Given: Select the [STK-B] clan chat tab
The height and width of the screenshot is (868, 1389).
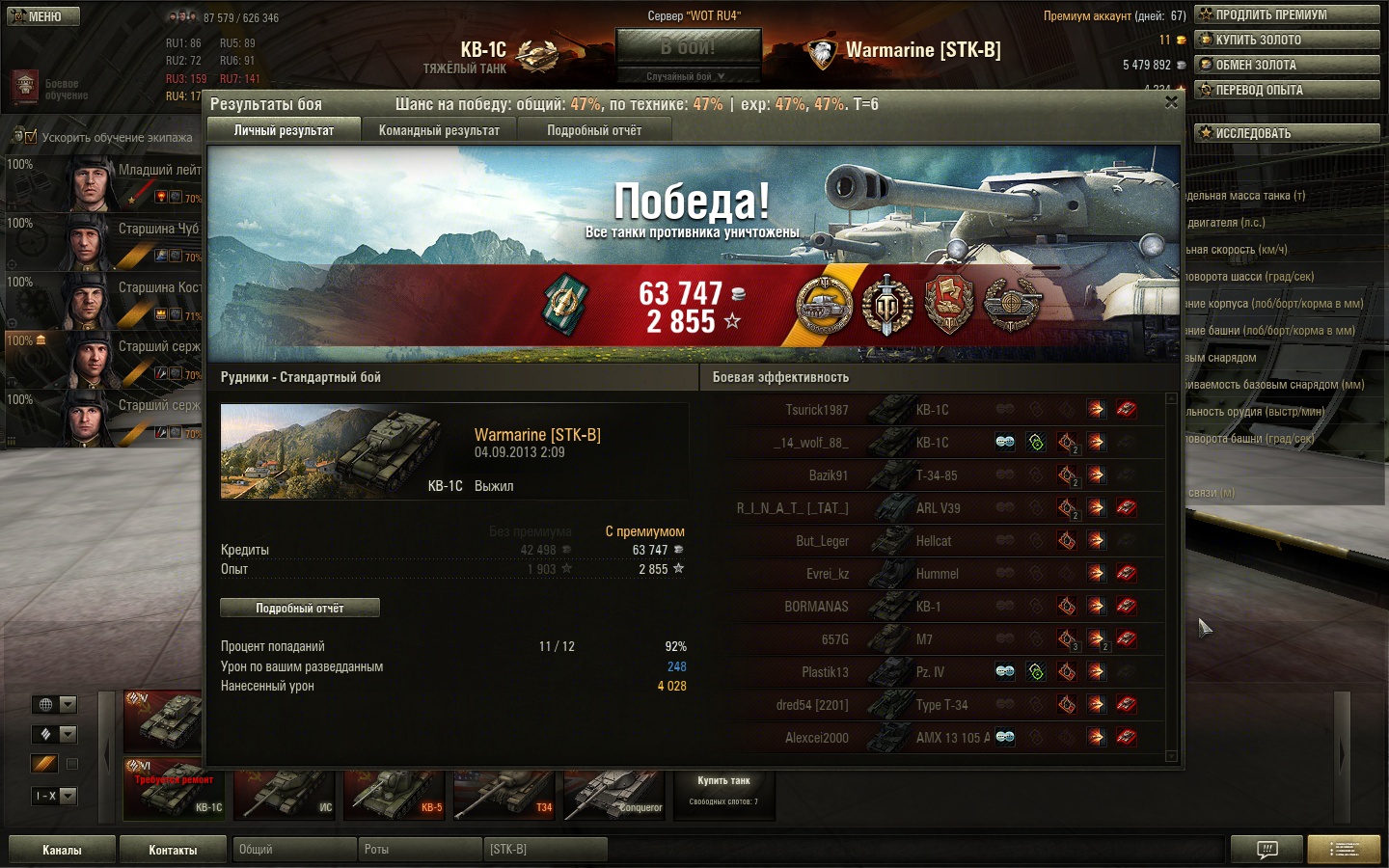Looking at the screenshot, I should (545, 850).
